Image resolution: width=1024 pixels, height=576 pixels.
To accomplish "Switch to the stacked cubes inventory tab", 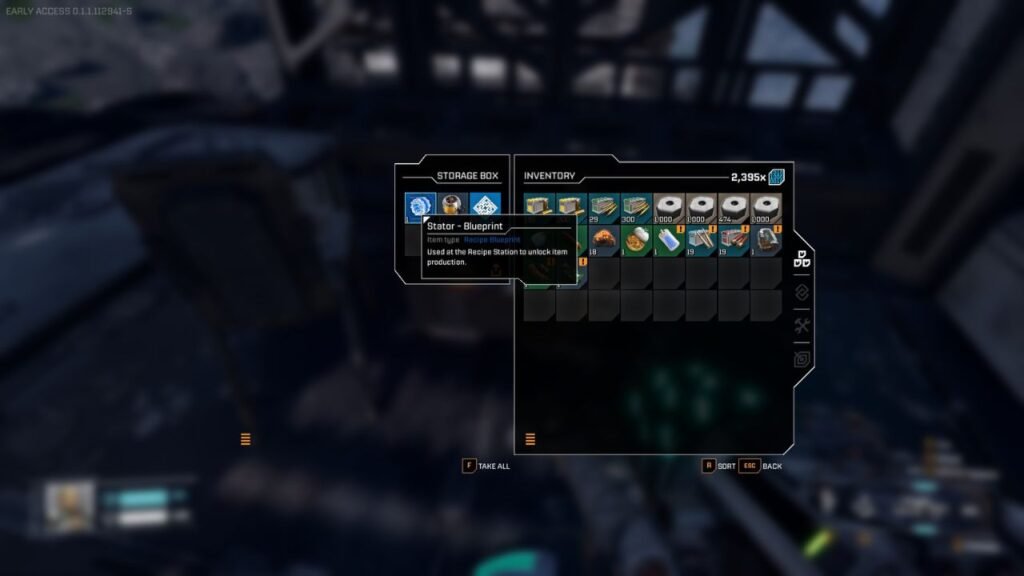I will point(801,259).
